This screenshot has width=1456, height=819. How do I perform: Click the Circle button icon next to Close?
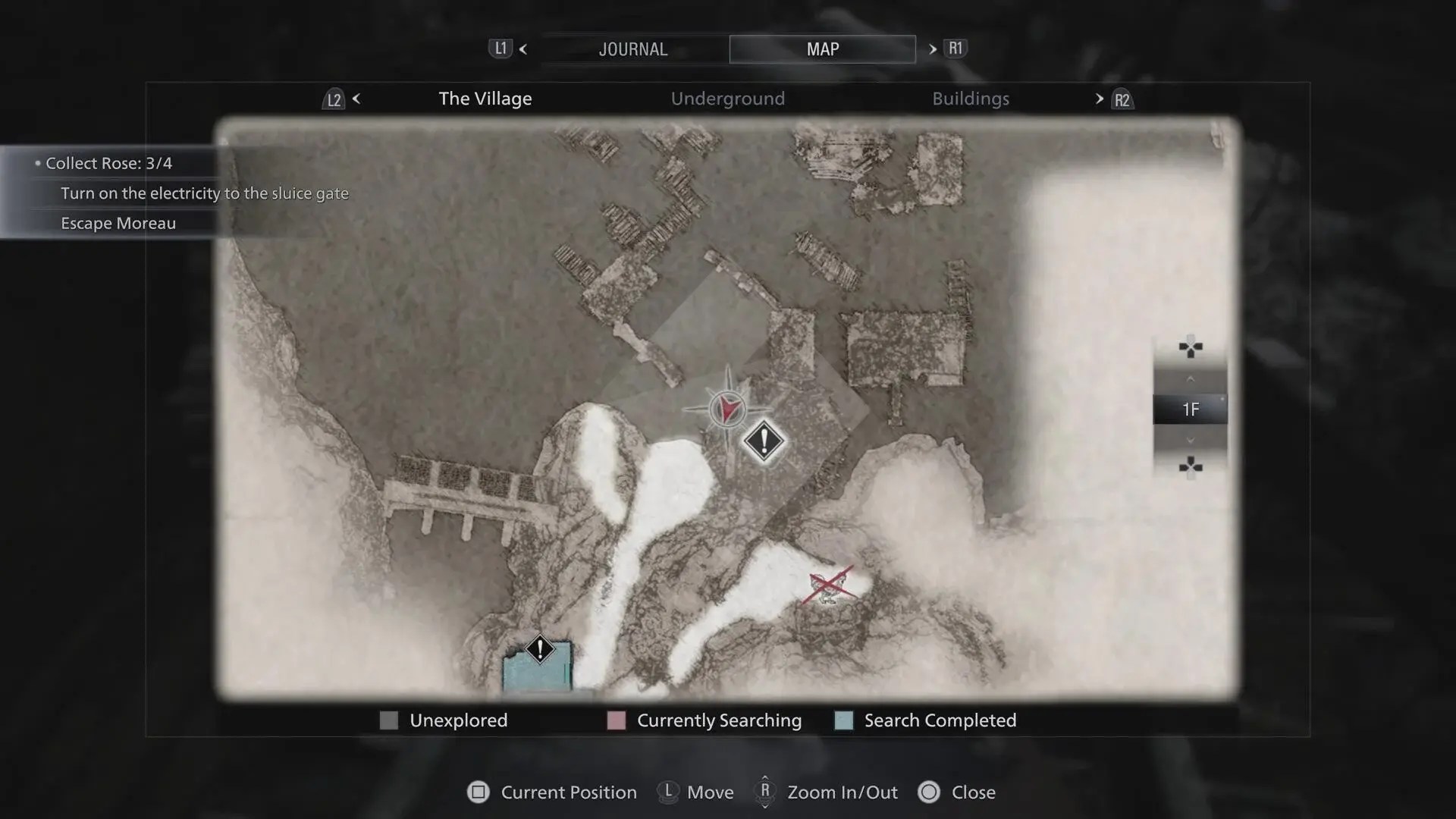(x=930, y=792)
